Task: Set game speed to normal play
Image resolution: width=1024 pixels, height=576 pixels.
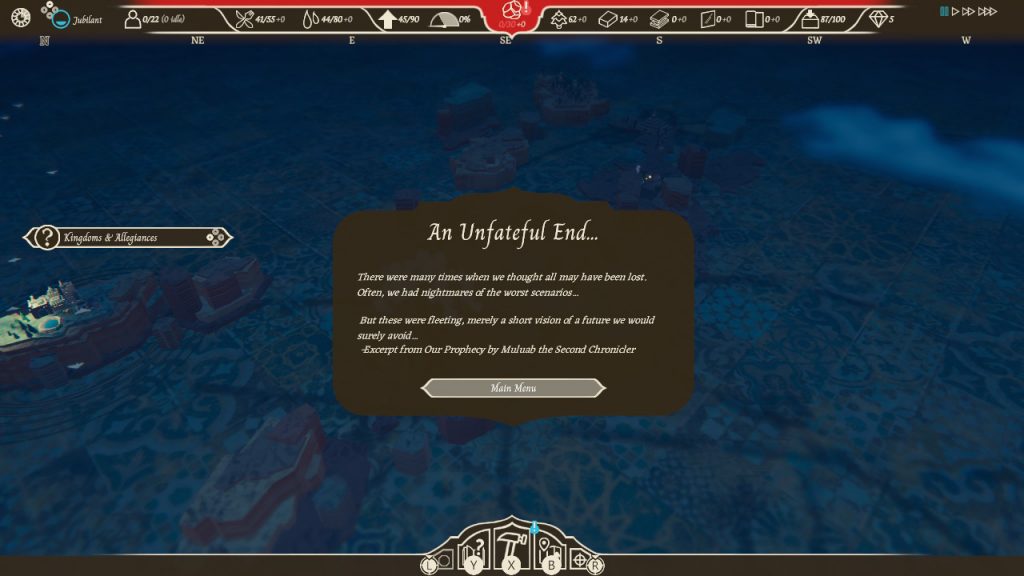Action: point(956,11)
